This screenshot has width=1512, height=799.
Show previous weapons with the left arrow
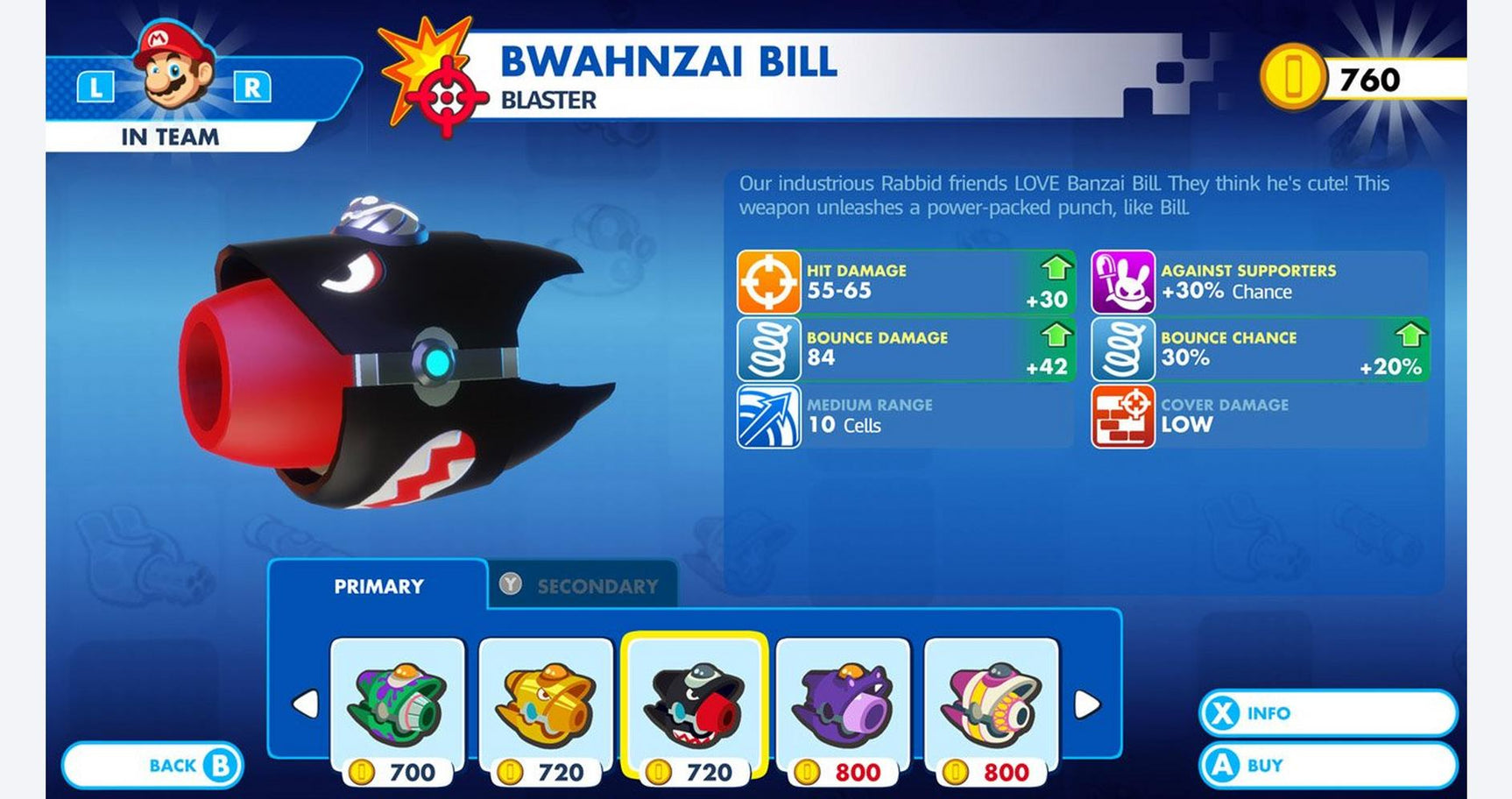tap(305, 704)
